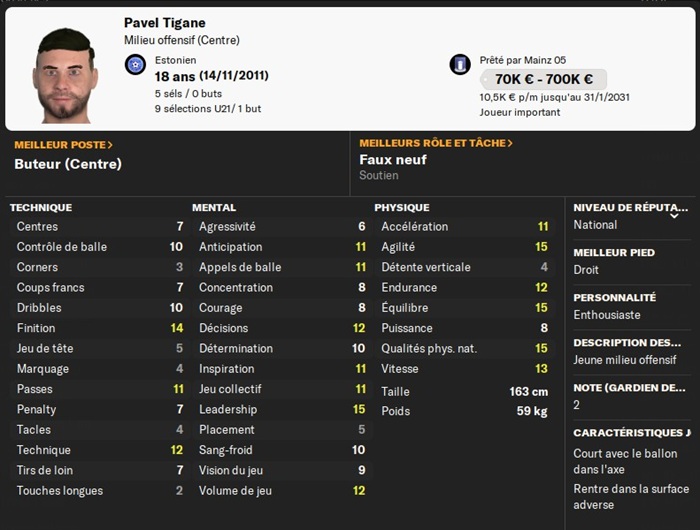Click Pavel Tigane's portrait photo
The image size is (700, 530).
[x=65, y=74]
